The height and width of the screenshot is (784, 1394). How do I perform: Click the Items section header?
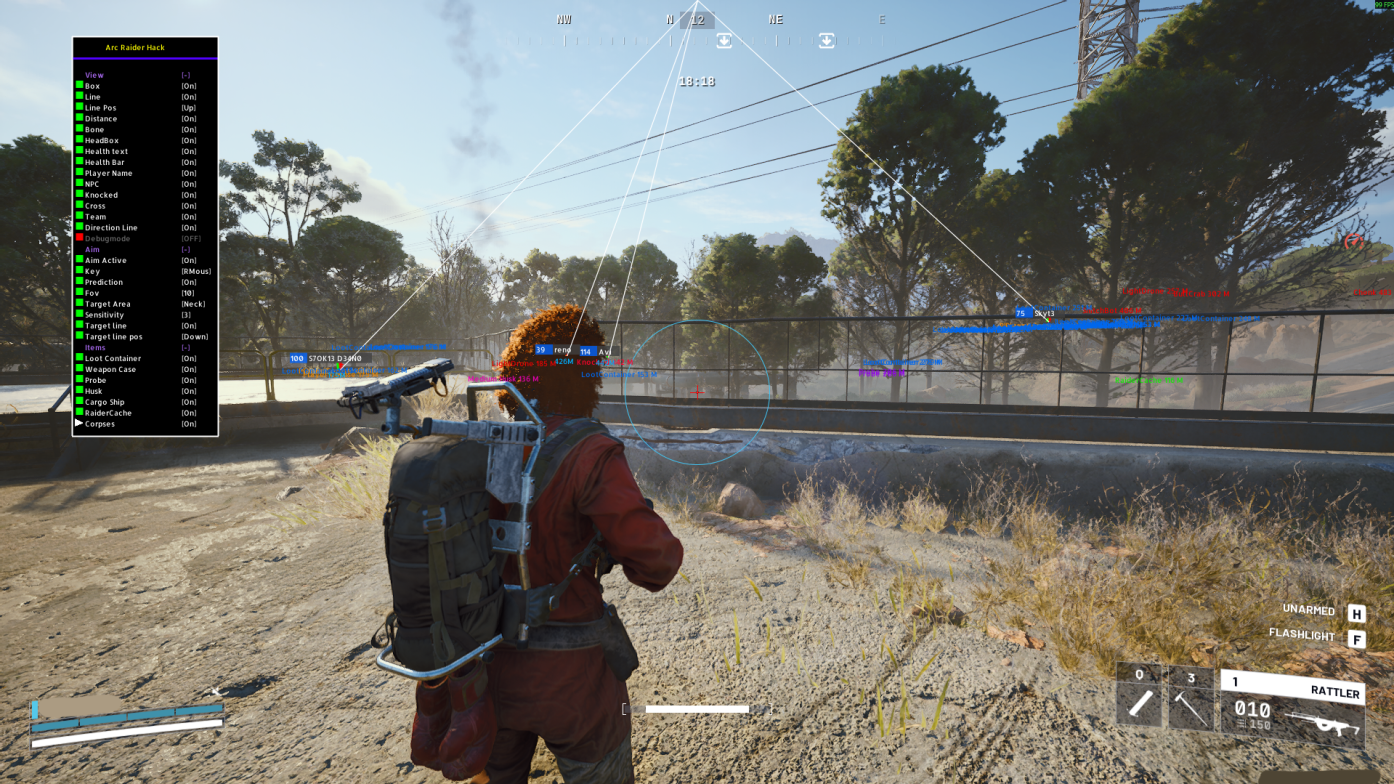tap(95, 347)
